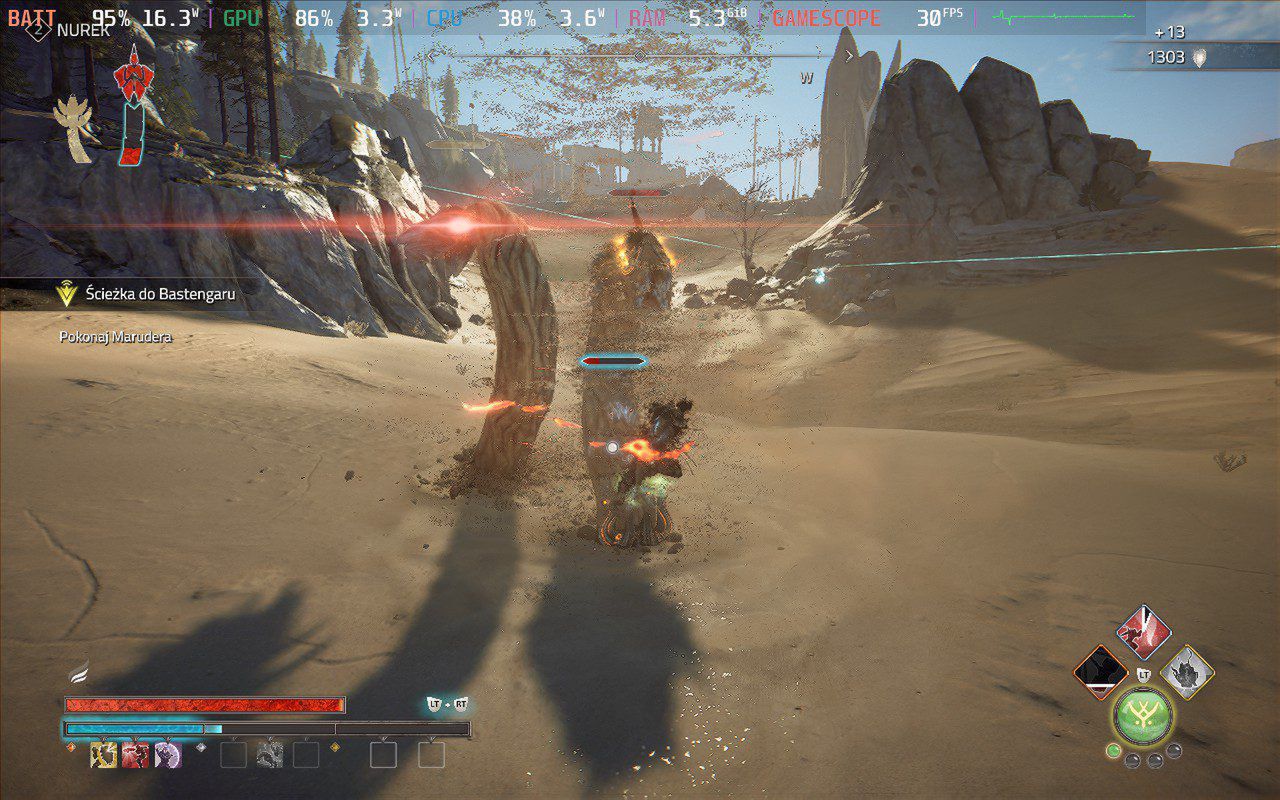Select the tan worm enemy icon
Screen dimensions: 1280x800
point(75,128)
